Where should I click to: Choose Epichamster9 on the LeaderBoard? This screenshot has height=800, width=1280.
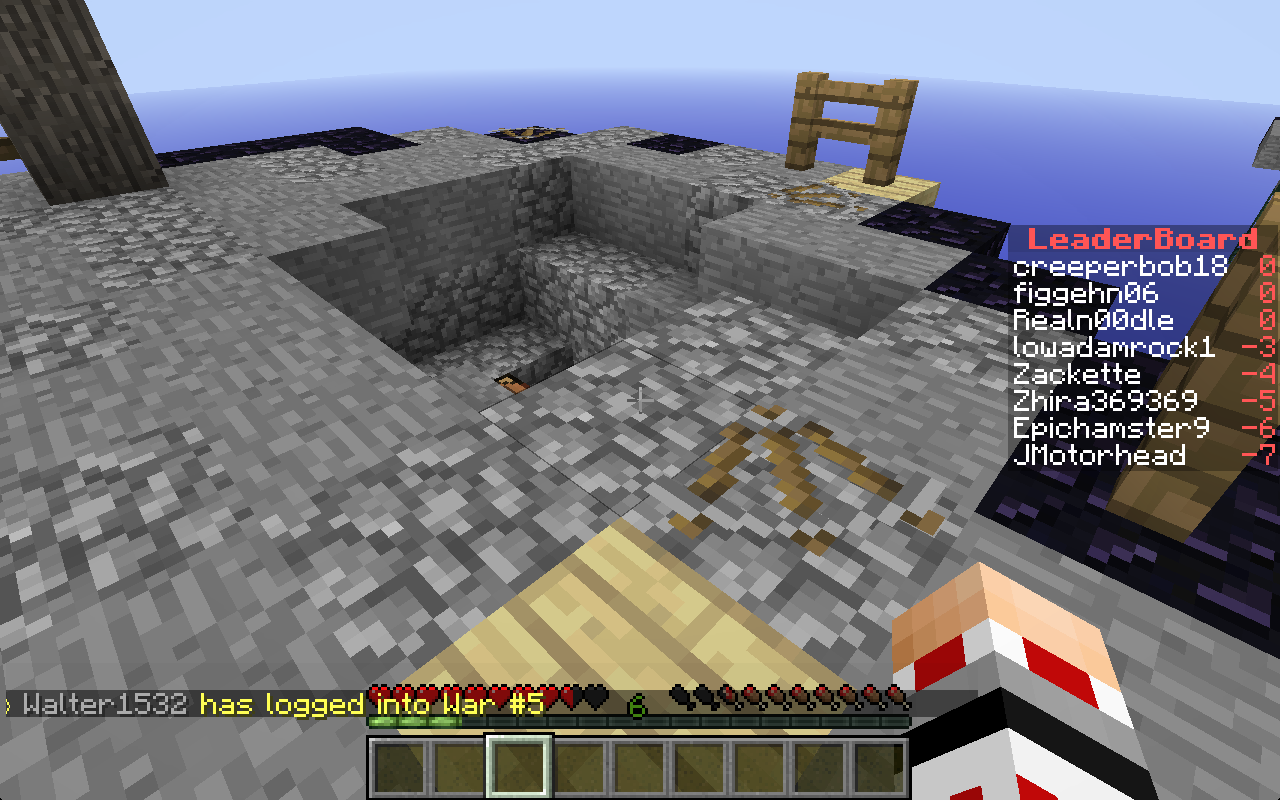click(1110, 429)
